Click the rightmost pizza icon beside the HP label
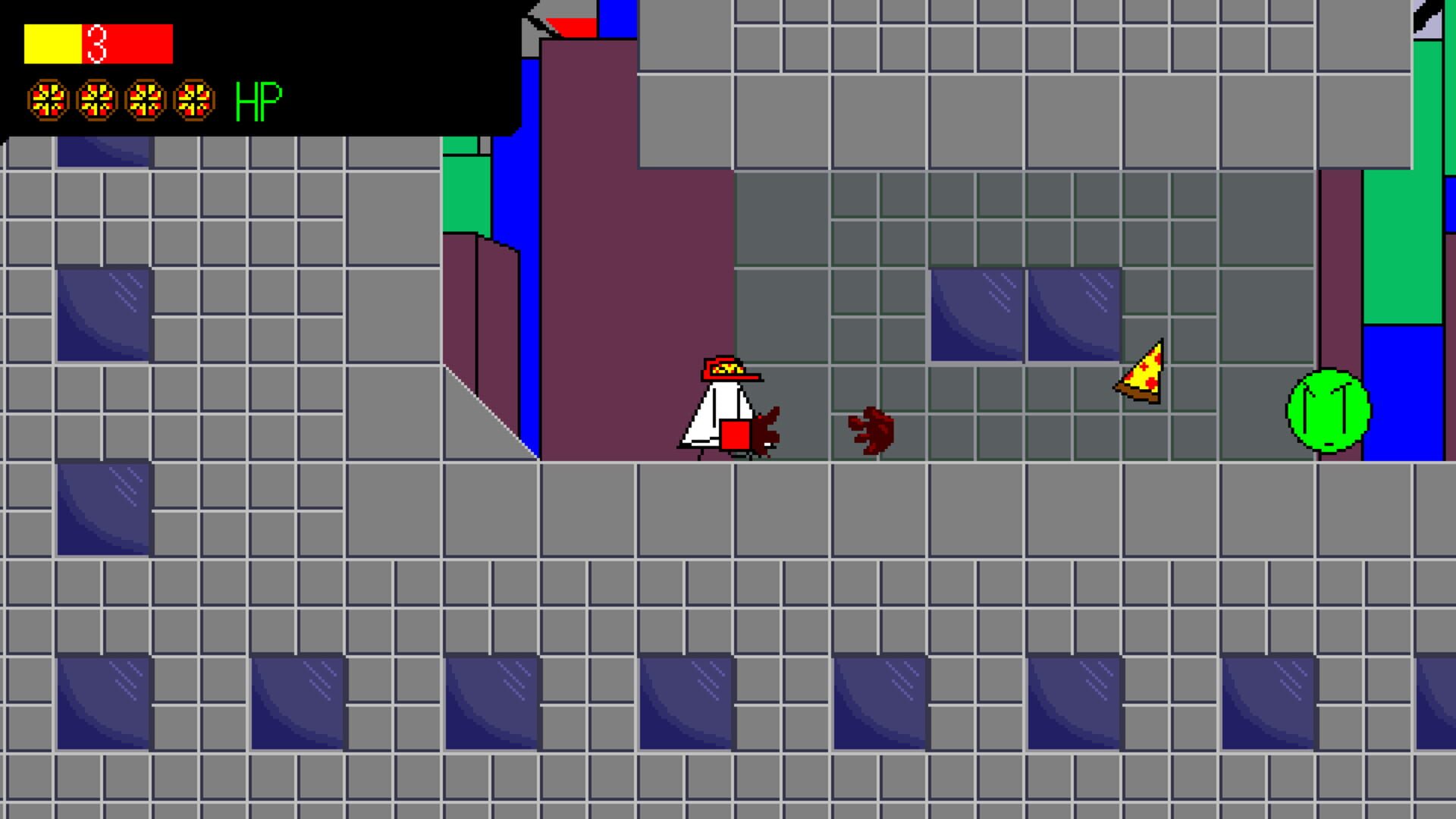The width and height of the screenshot is (1456, 819). coord(196,99)
